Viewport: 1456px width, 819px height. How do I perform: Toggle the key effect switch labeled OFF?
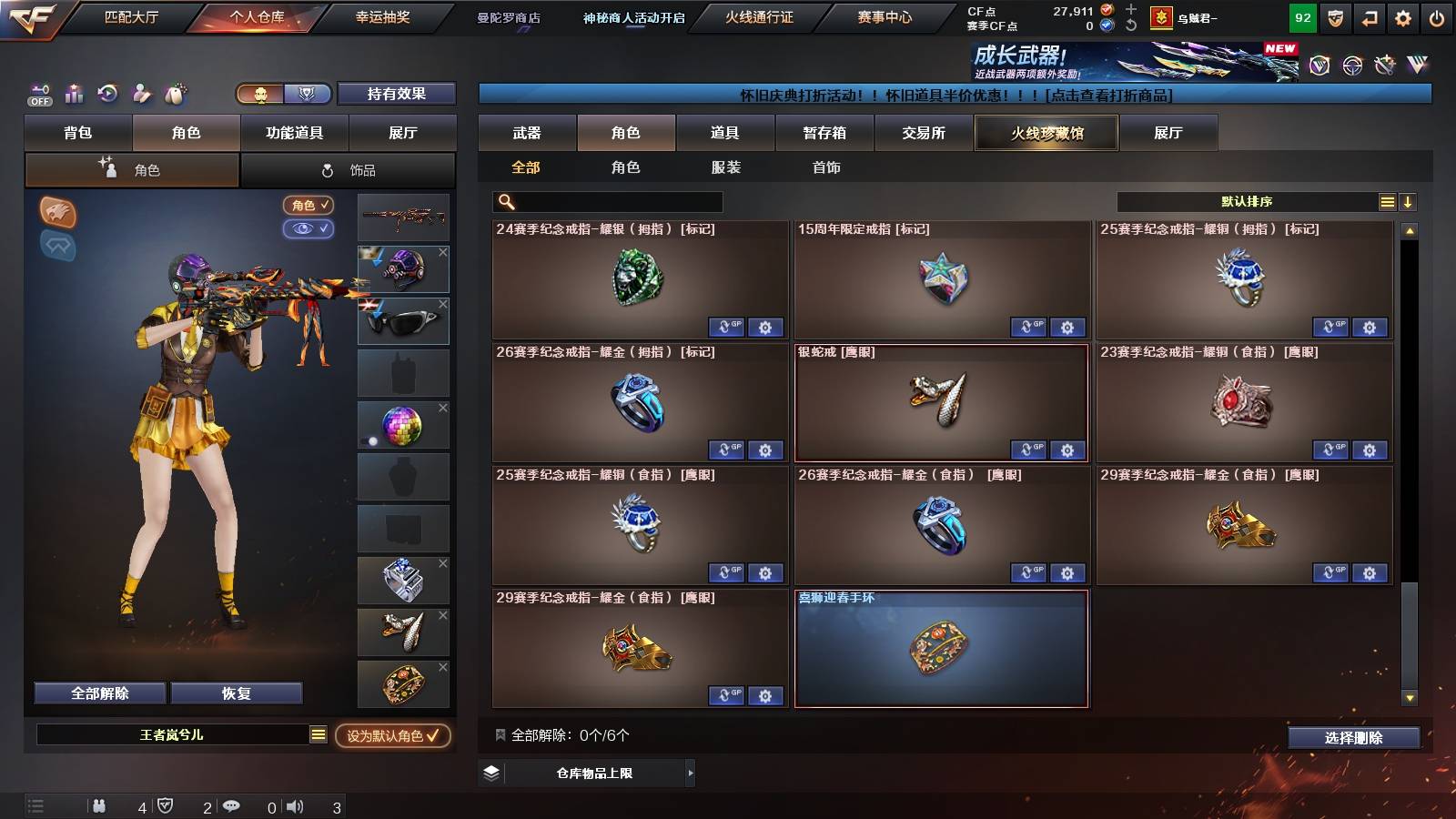[38, 94]
